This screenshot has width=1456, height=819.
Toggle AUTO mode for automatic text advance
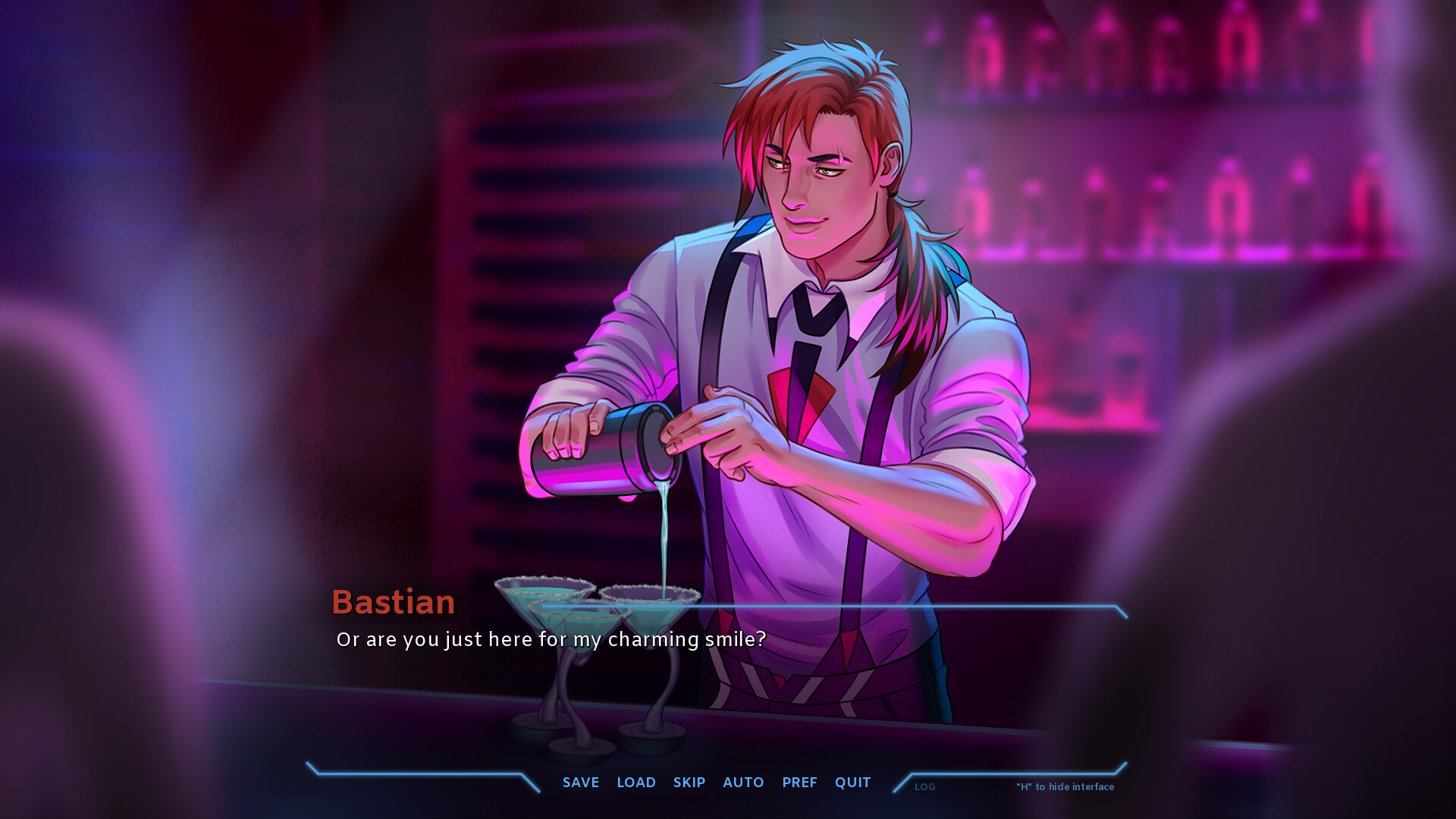click(743, 783)
